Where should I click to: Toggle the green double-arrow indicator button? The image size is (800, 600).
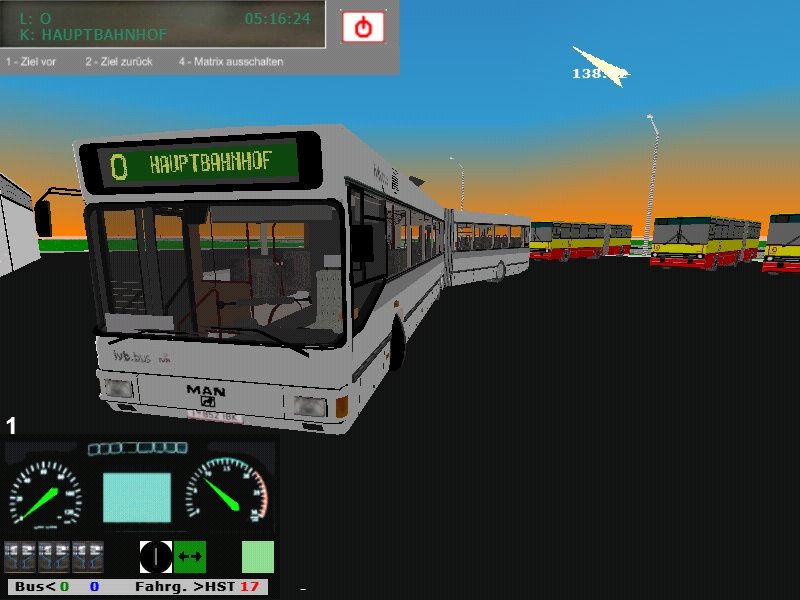190,556
